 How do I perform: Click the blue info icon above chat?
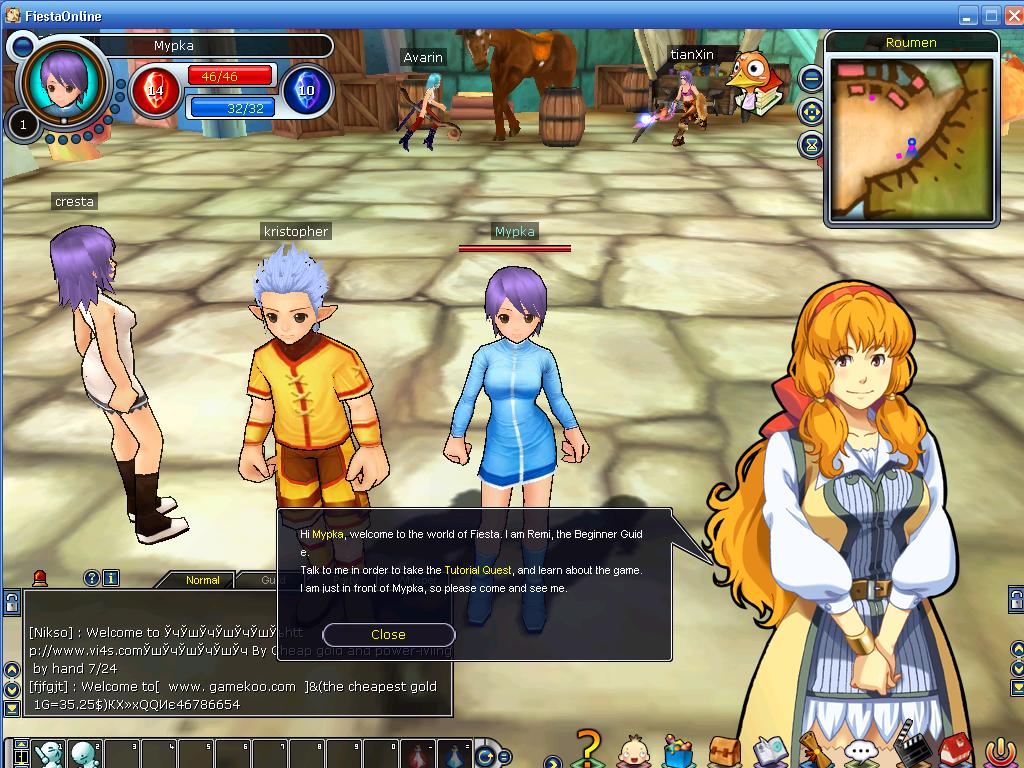(x=111, y=578)
